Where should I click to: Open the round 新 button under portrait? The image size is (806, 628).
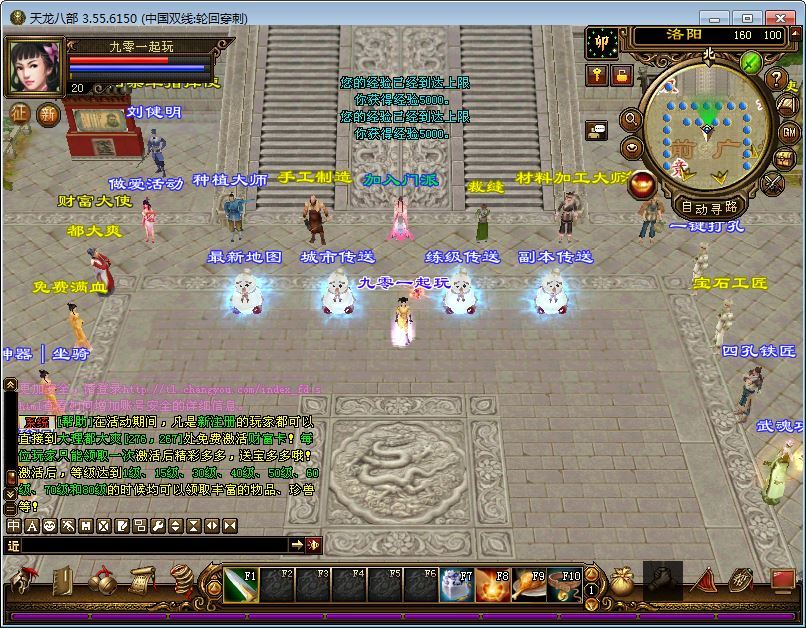tap(47, 113)
